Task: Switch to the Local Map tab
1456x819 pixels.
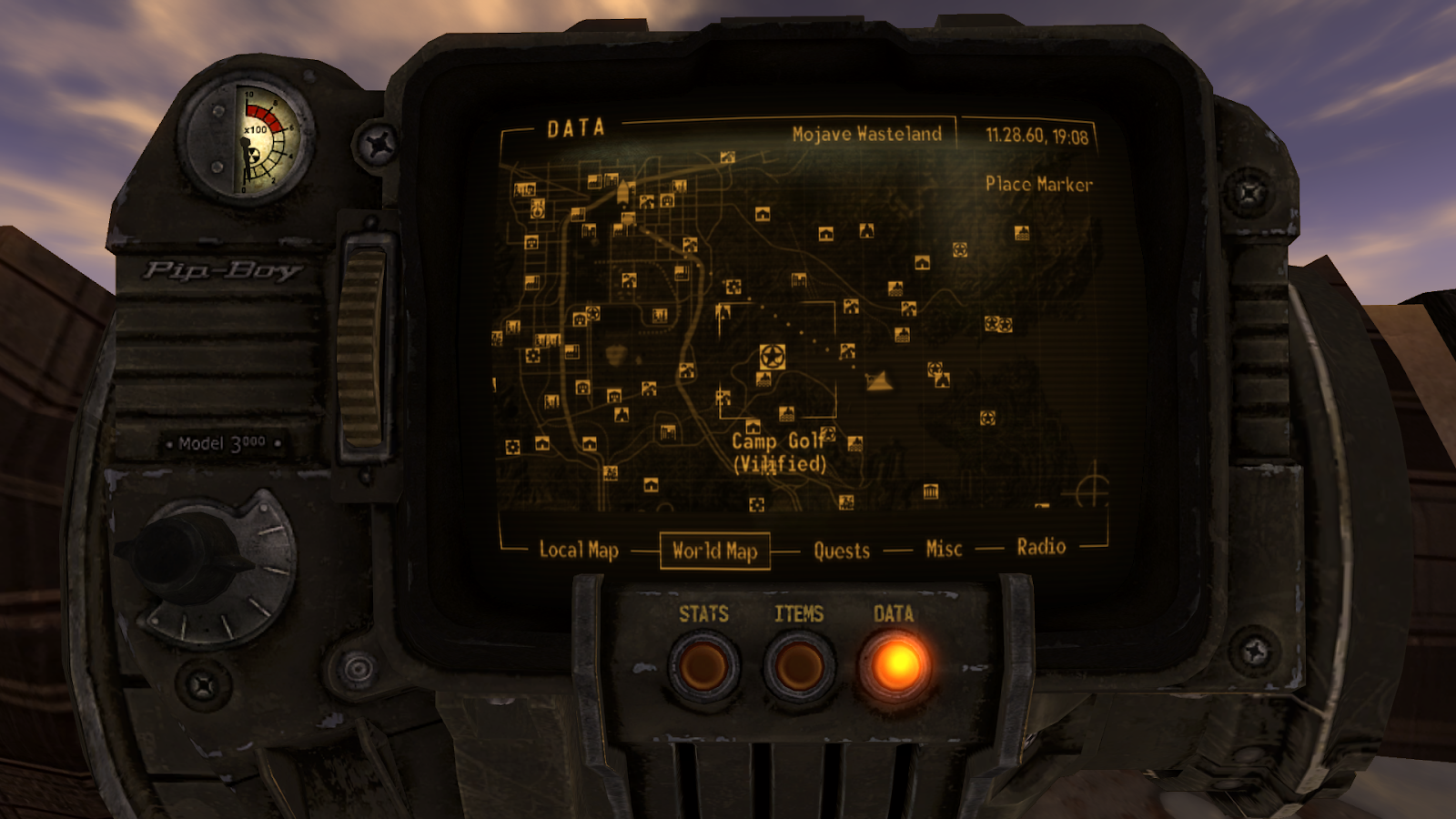Action: (x=579, y=550)
